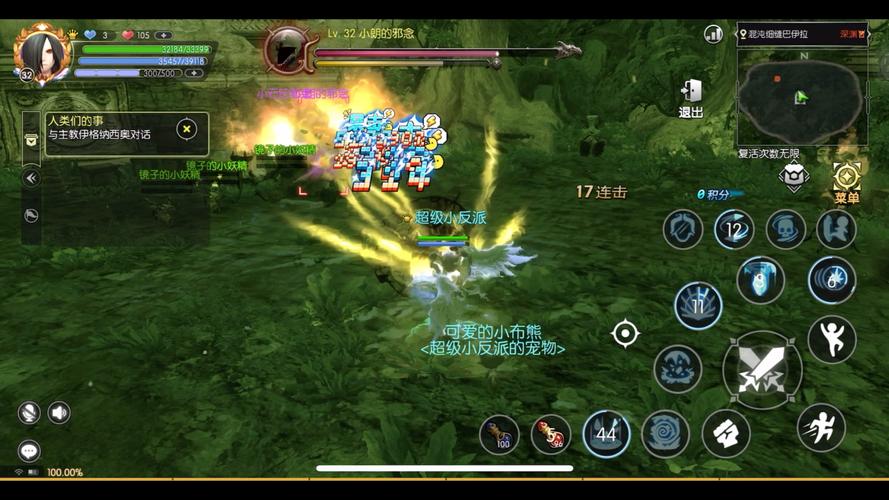Open the signal bars network status icon
Image resolution: width=889 pixels, height=500 pixels.
pos(713,33)
